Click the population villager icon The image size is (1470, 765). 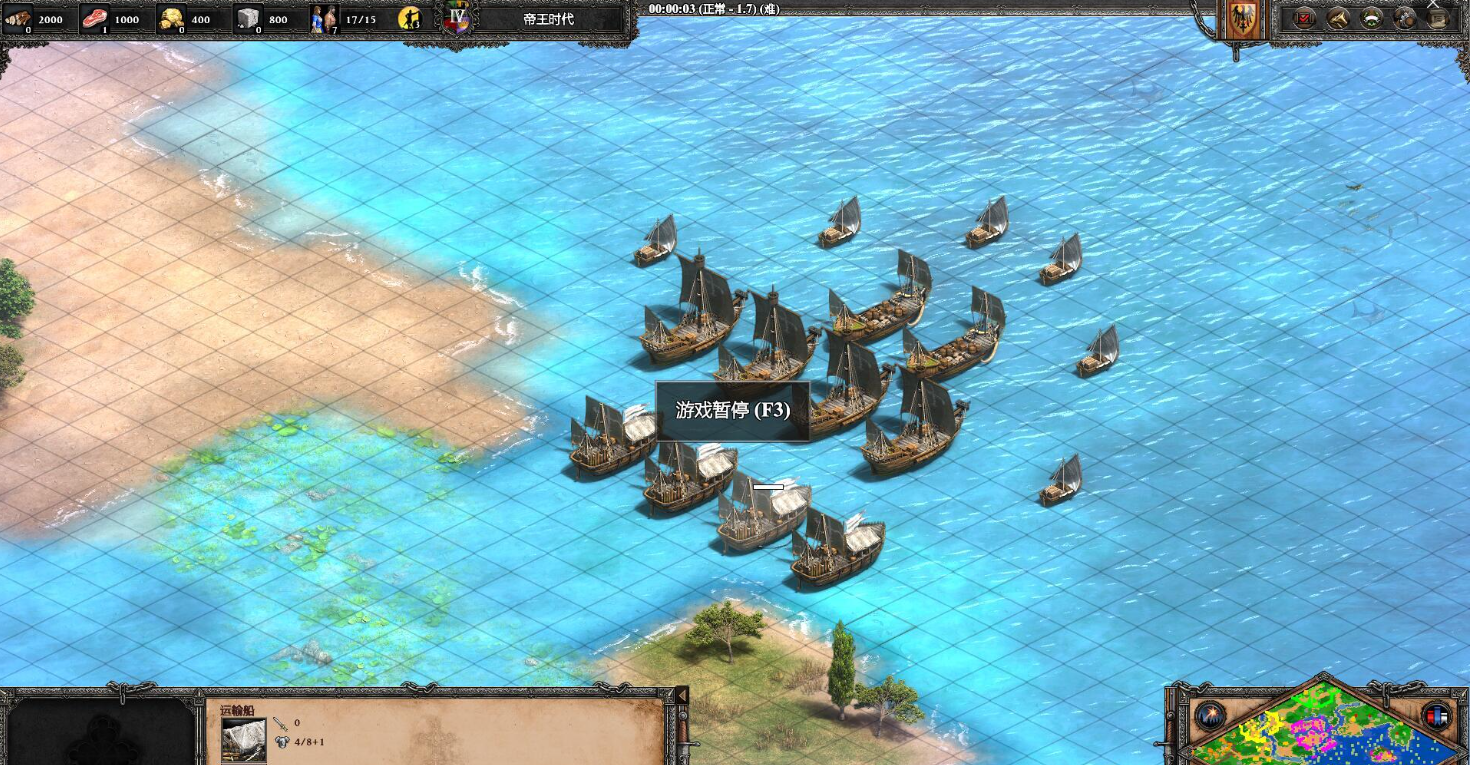tap(322, 18)
